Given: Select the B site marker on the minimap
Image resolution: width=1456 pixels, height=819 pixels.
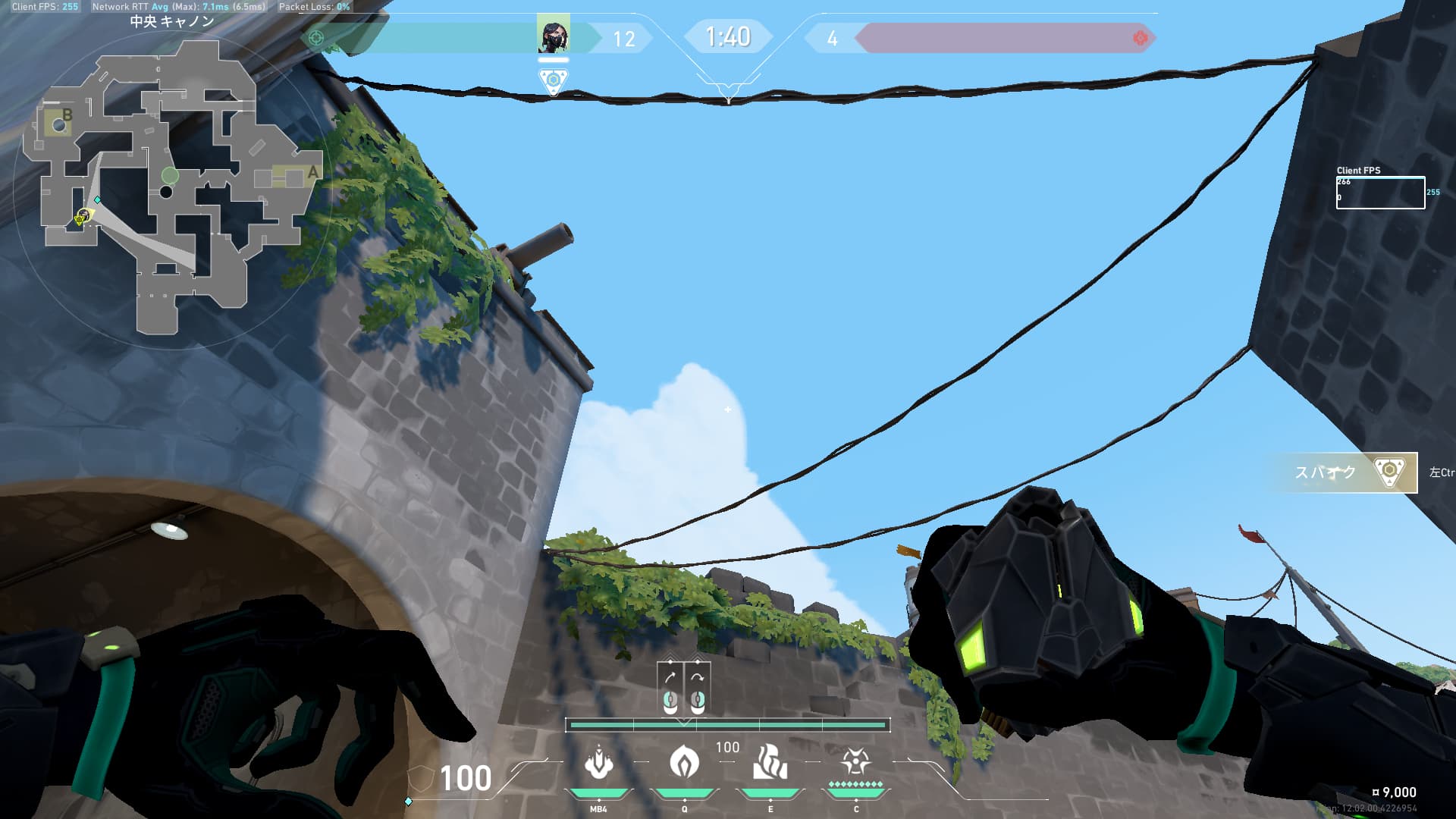Looking at the screenshot, I should [67, 115].
